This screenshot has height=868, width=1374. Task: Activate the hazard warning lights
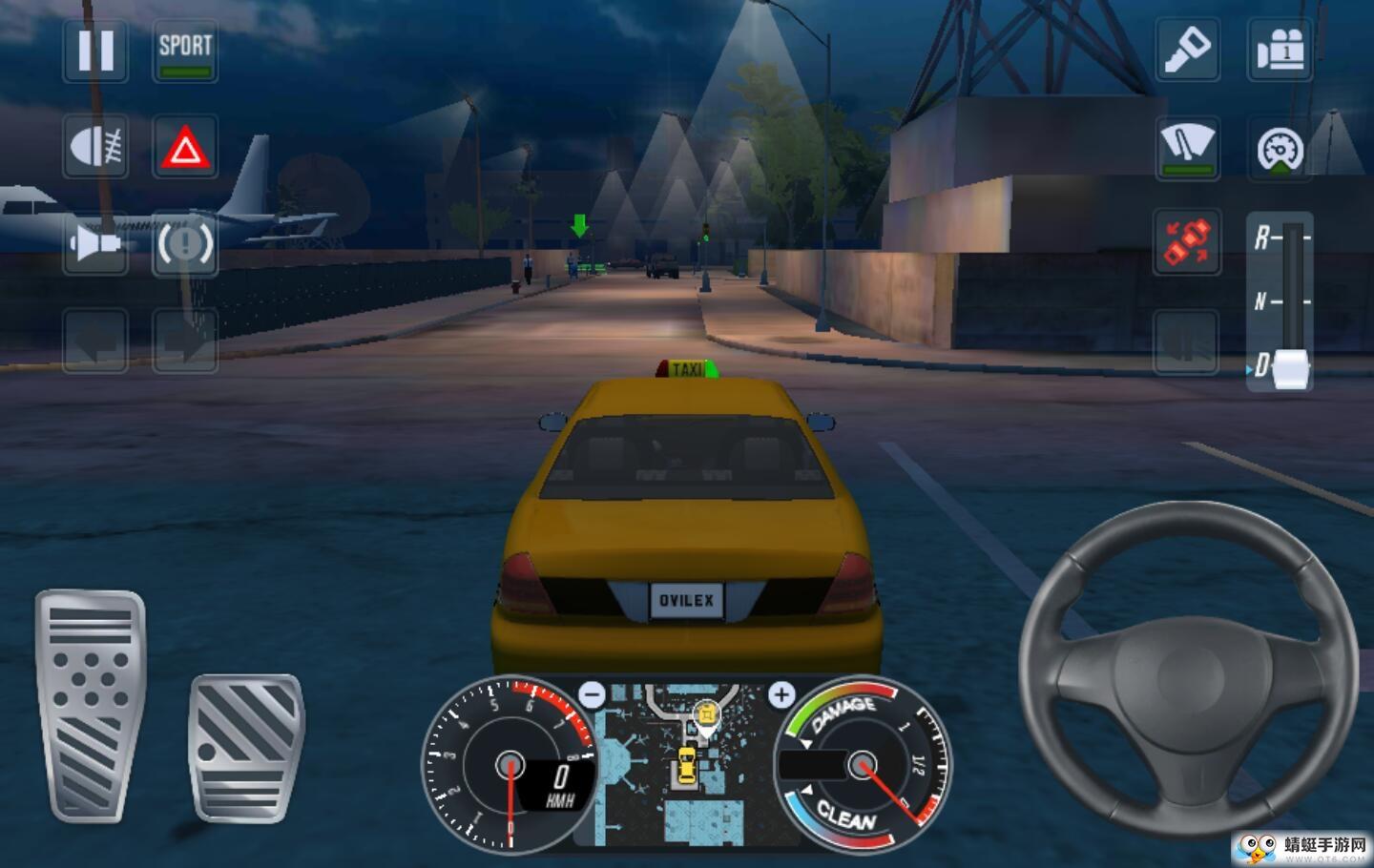click(x=185, y=148)
